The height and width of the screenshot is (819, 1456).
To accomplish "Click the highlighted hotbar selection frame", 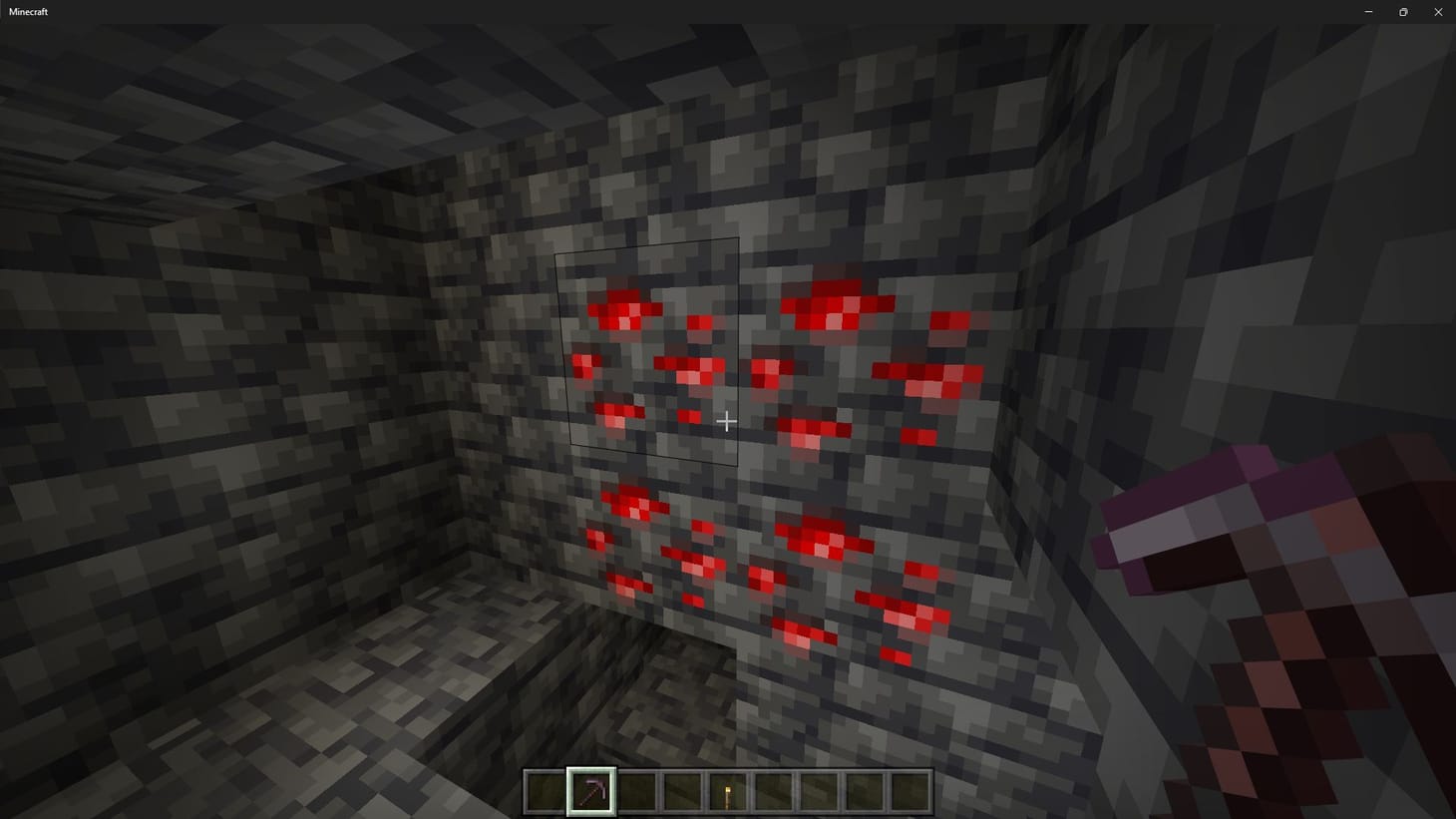I will coord(591,791).
